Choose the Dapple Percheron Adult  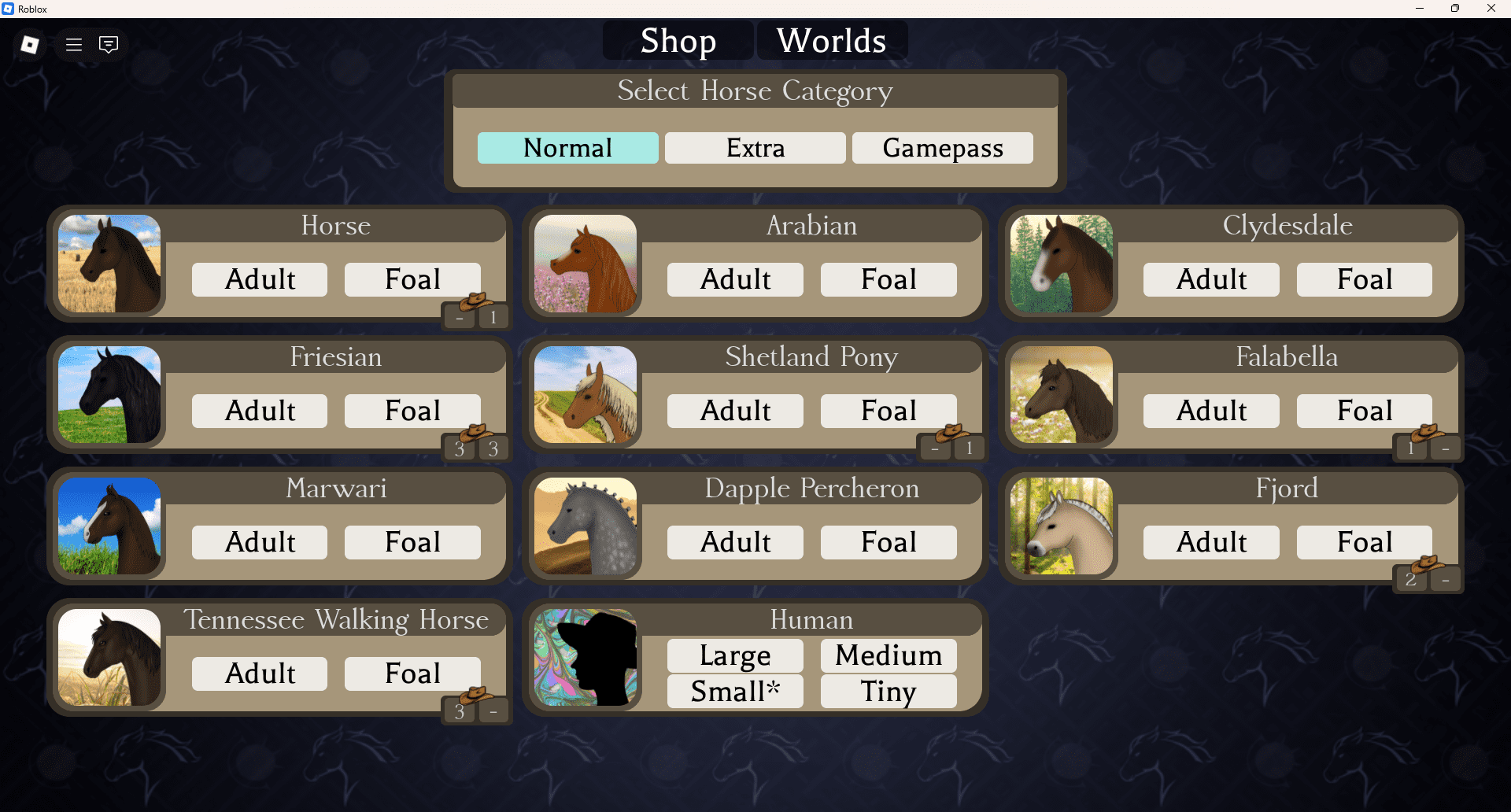point(735,542)
